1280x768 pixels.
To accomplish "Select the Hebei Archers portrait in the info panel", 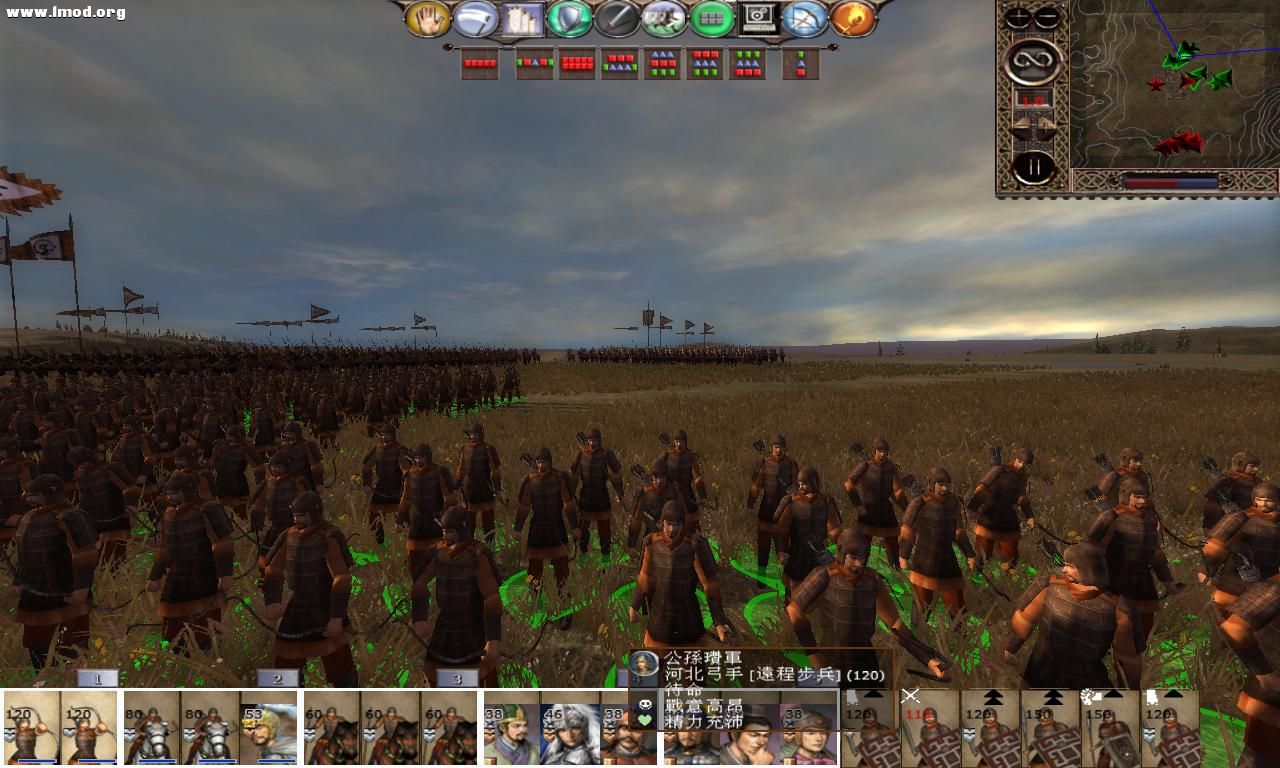I will 646,661.
